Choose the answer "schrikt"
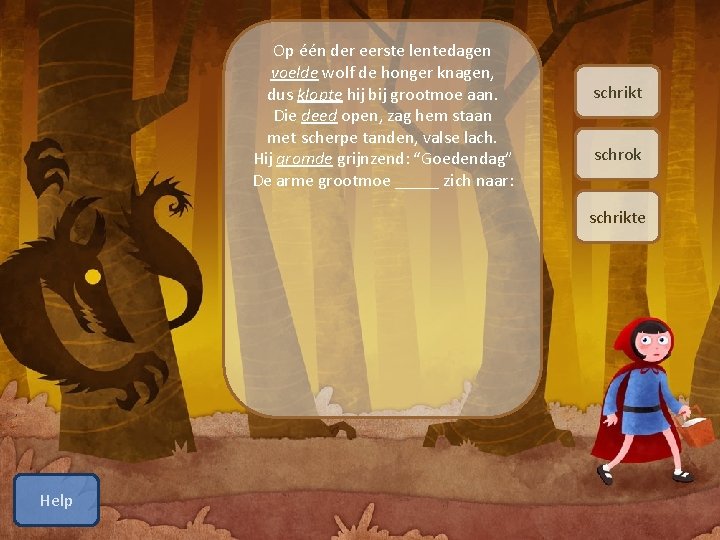 [617, 92]
